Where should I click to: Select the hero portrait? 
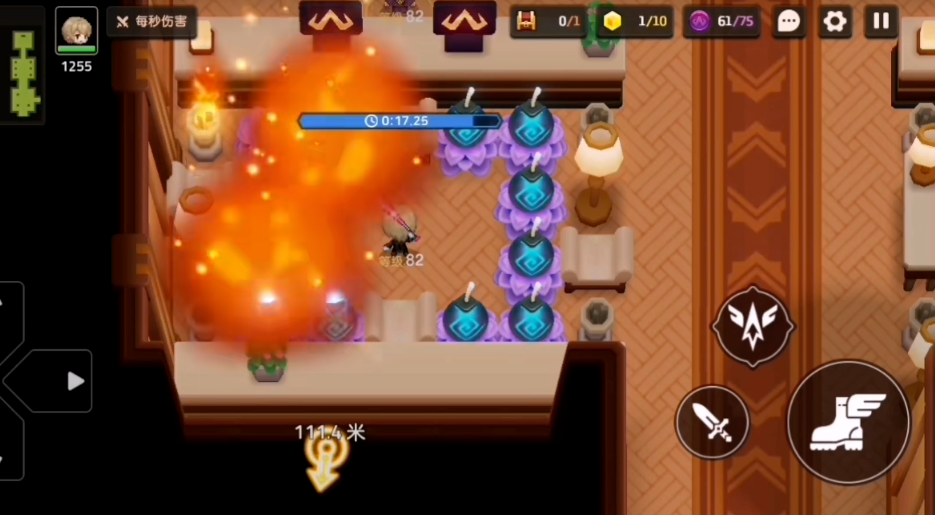tap(76, 30)
